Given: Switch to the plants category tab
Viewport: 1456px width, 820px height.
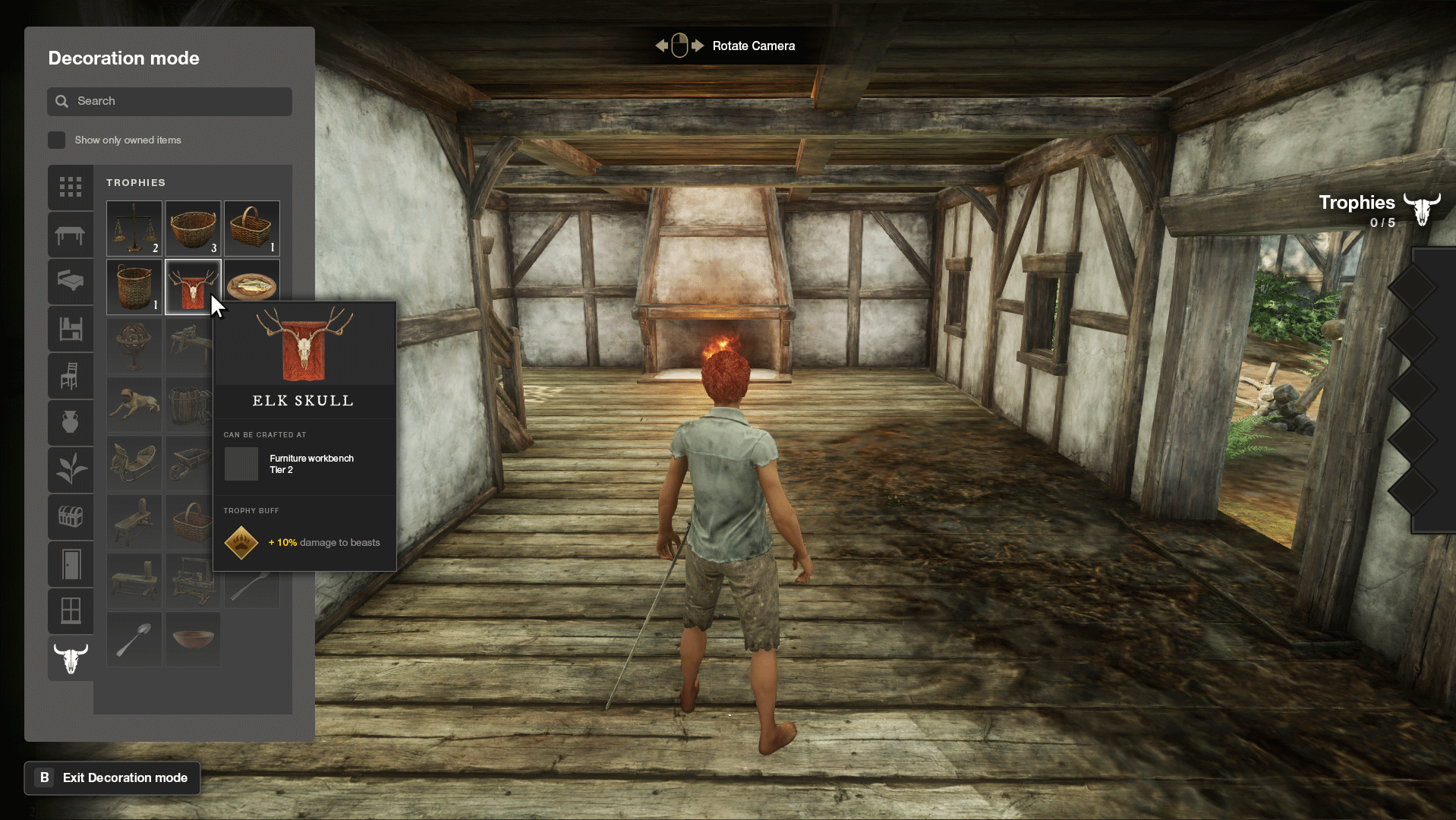Looking at the screenshot, I should 71,470.
